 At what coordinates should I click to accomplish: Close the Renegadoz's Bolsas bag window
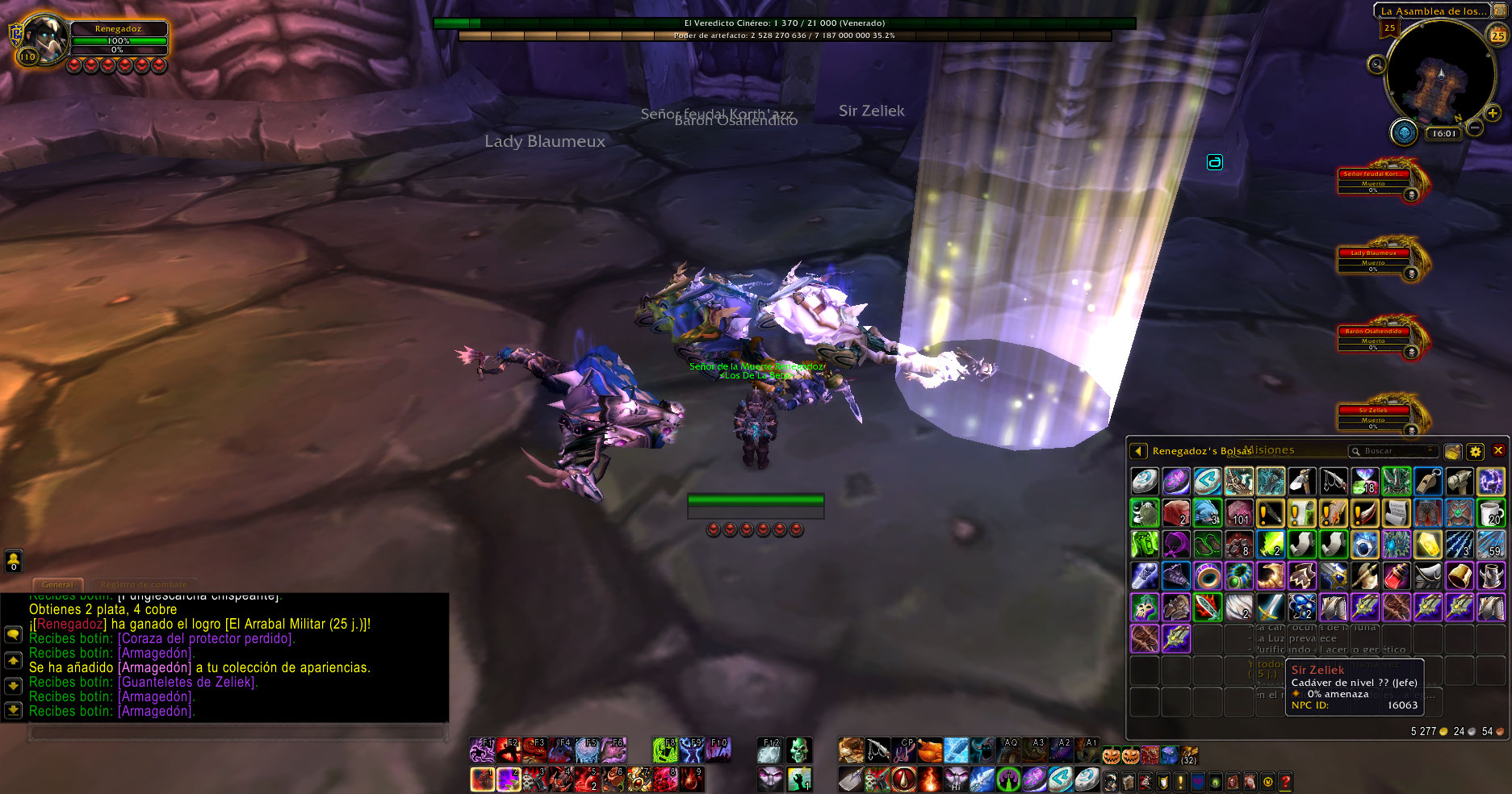tap(1498, 451)
